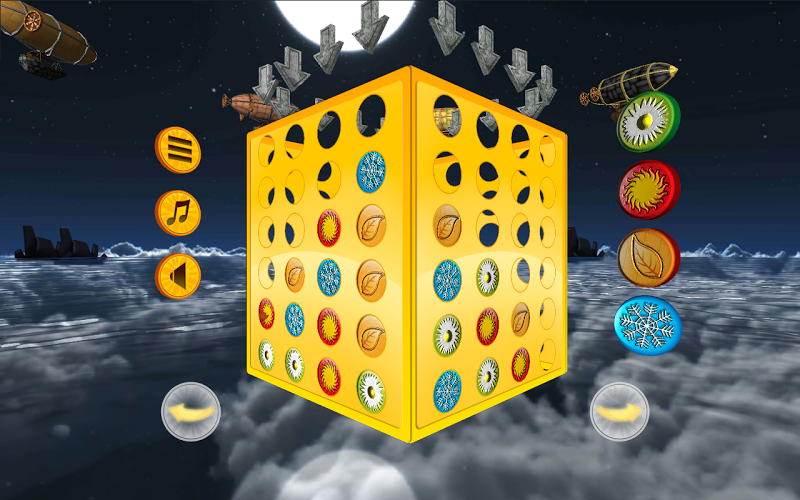This screenshot has height=500, width=800.
Task: Select the green daisy flower token
Action: point(647,122)
